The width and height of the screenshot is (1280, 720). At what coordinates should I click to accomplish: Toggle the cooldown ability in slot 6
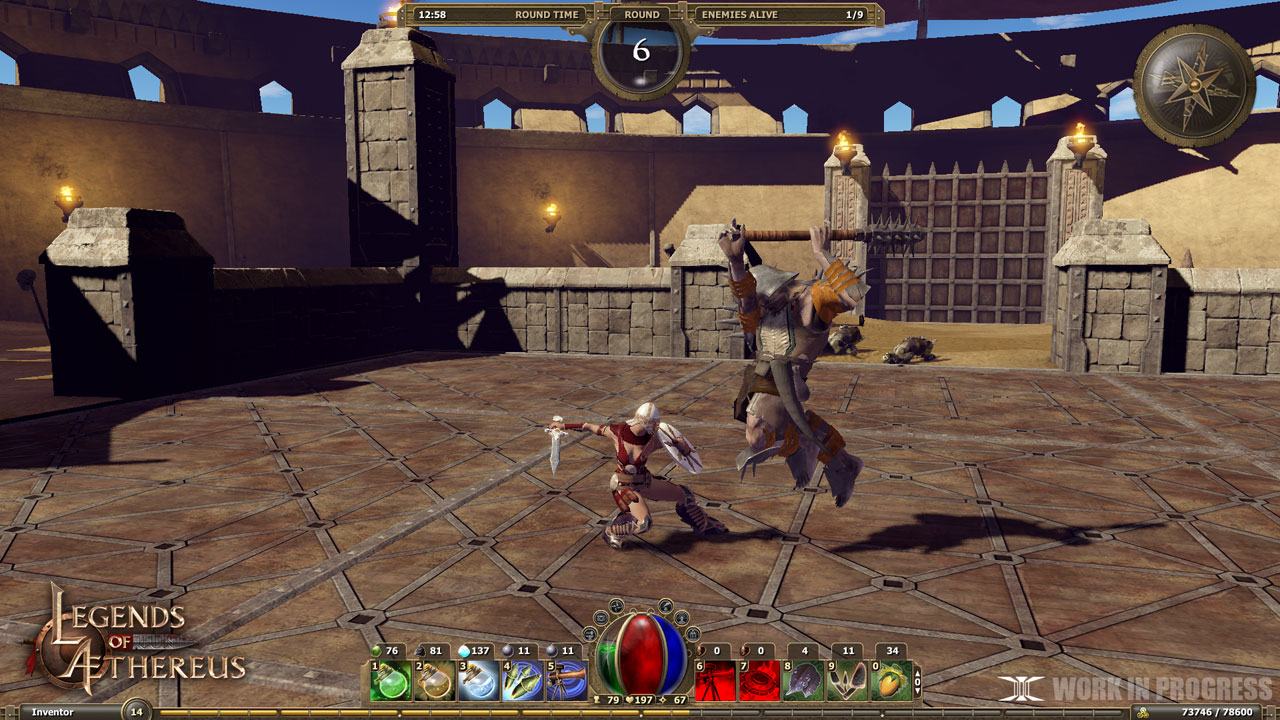pyautogui.click(x=716, y=678)
